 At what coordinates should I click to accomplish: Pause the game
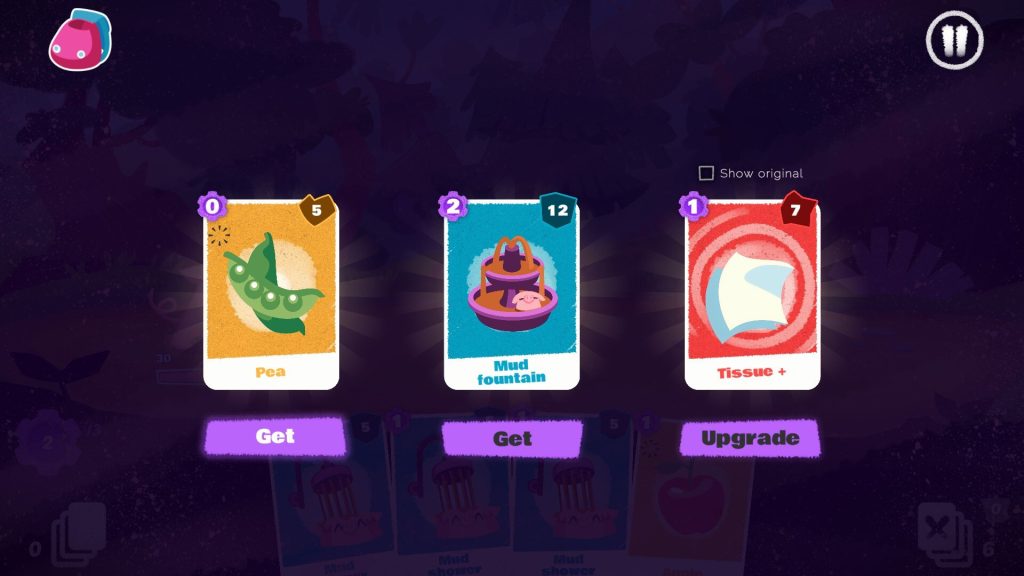955,41
